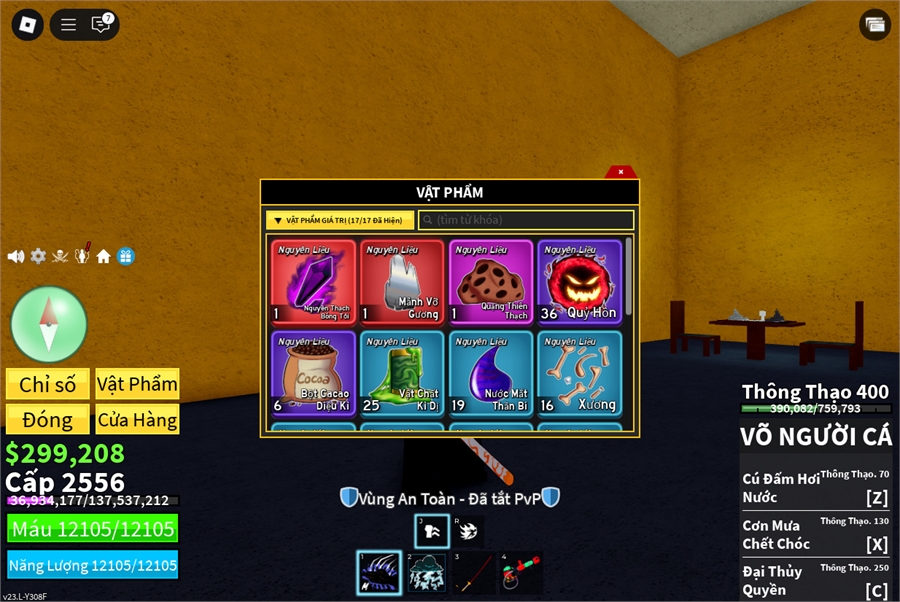Open the Roblox chat button
The height and width of the screenshot is (602, 900).
[101, 25]
